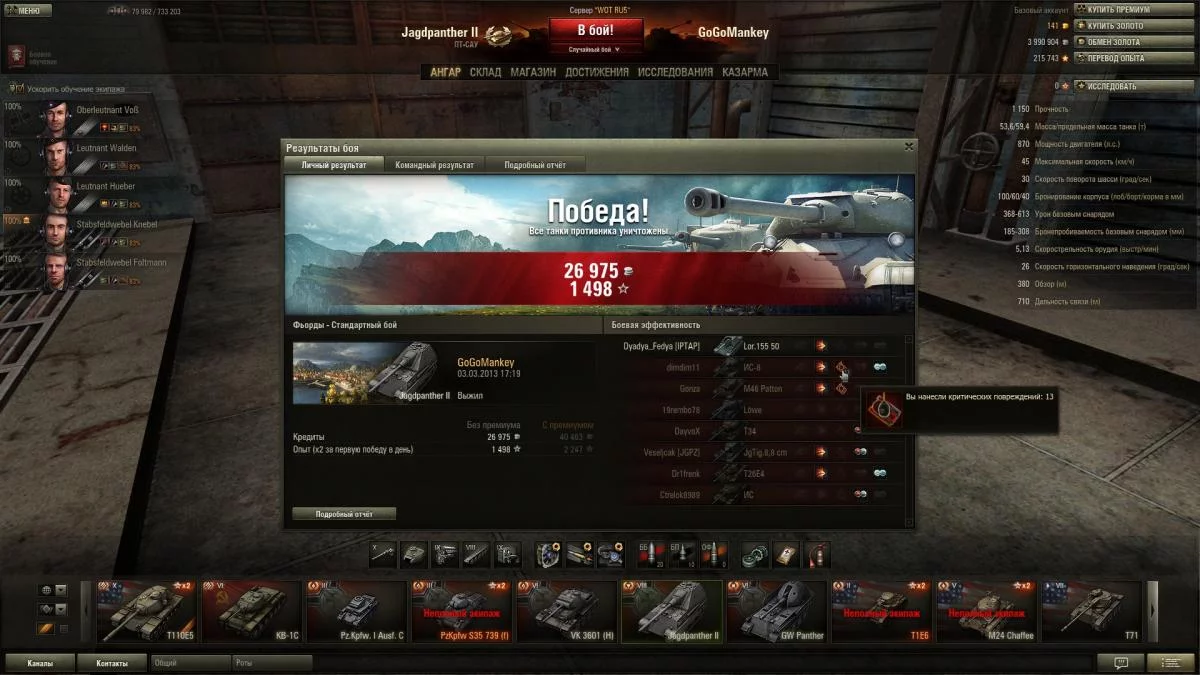Open the МЕНЮ button

[x=28, y=11]
